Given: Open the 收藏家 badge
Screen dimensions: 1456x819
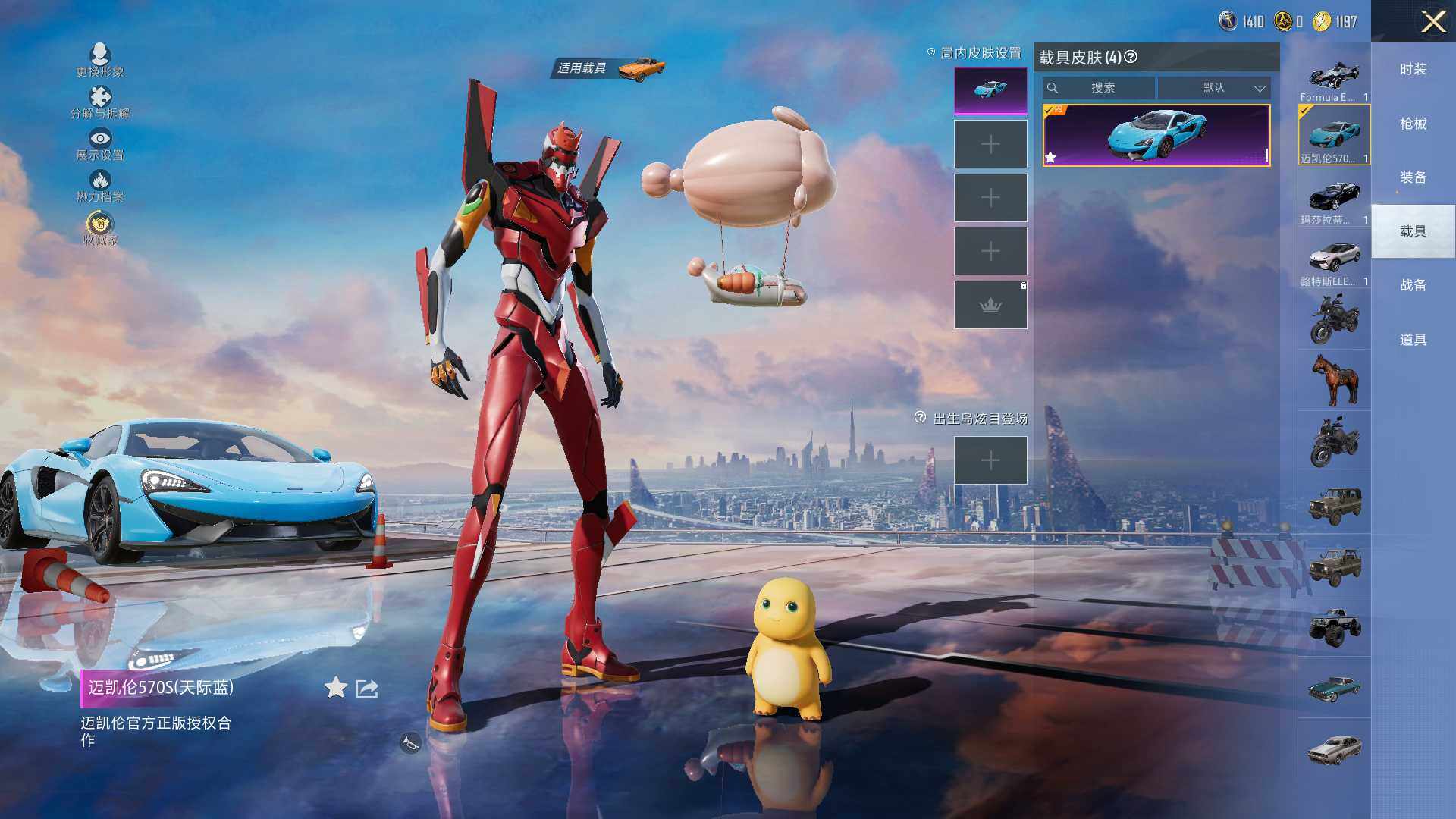Looking at the screenshot, I should pos(100,224).
